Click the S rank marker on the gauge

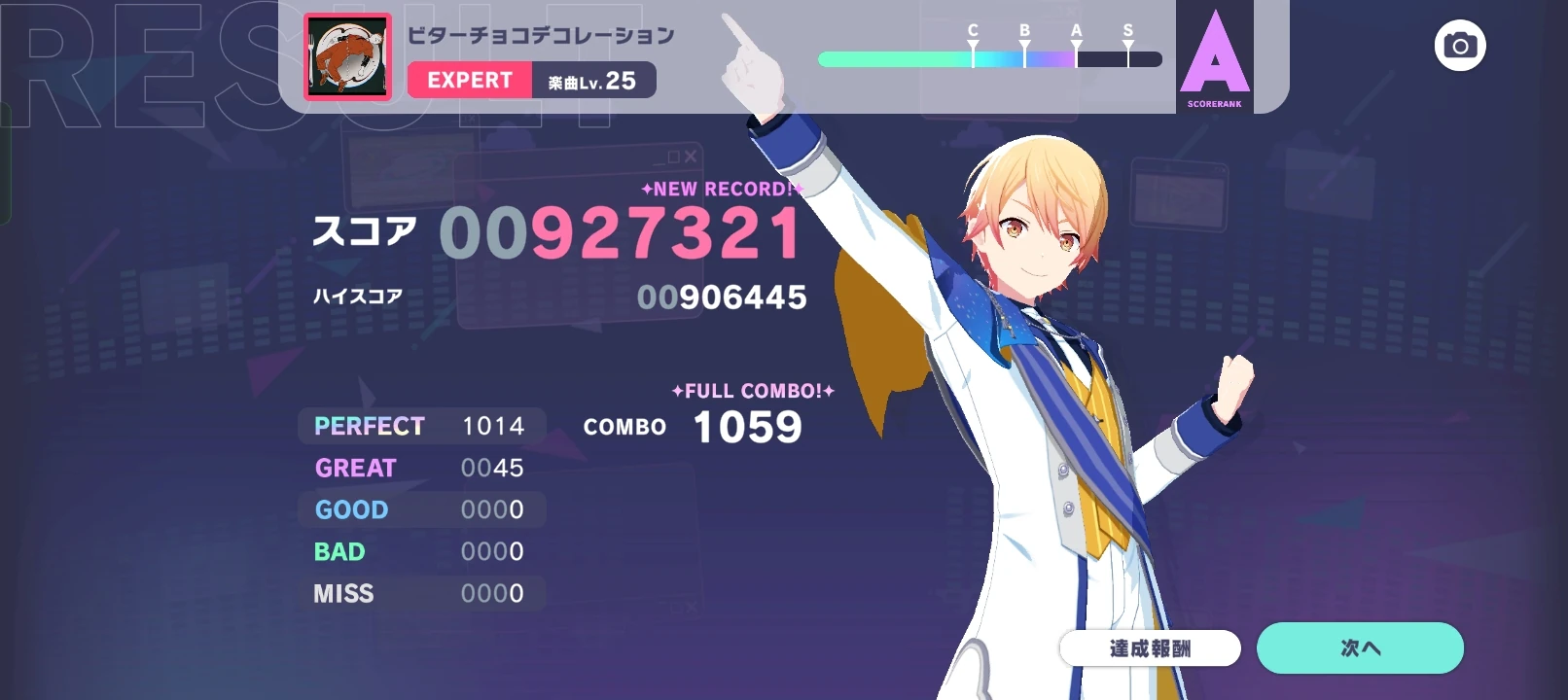pos(1127,45)
